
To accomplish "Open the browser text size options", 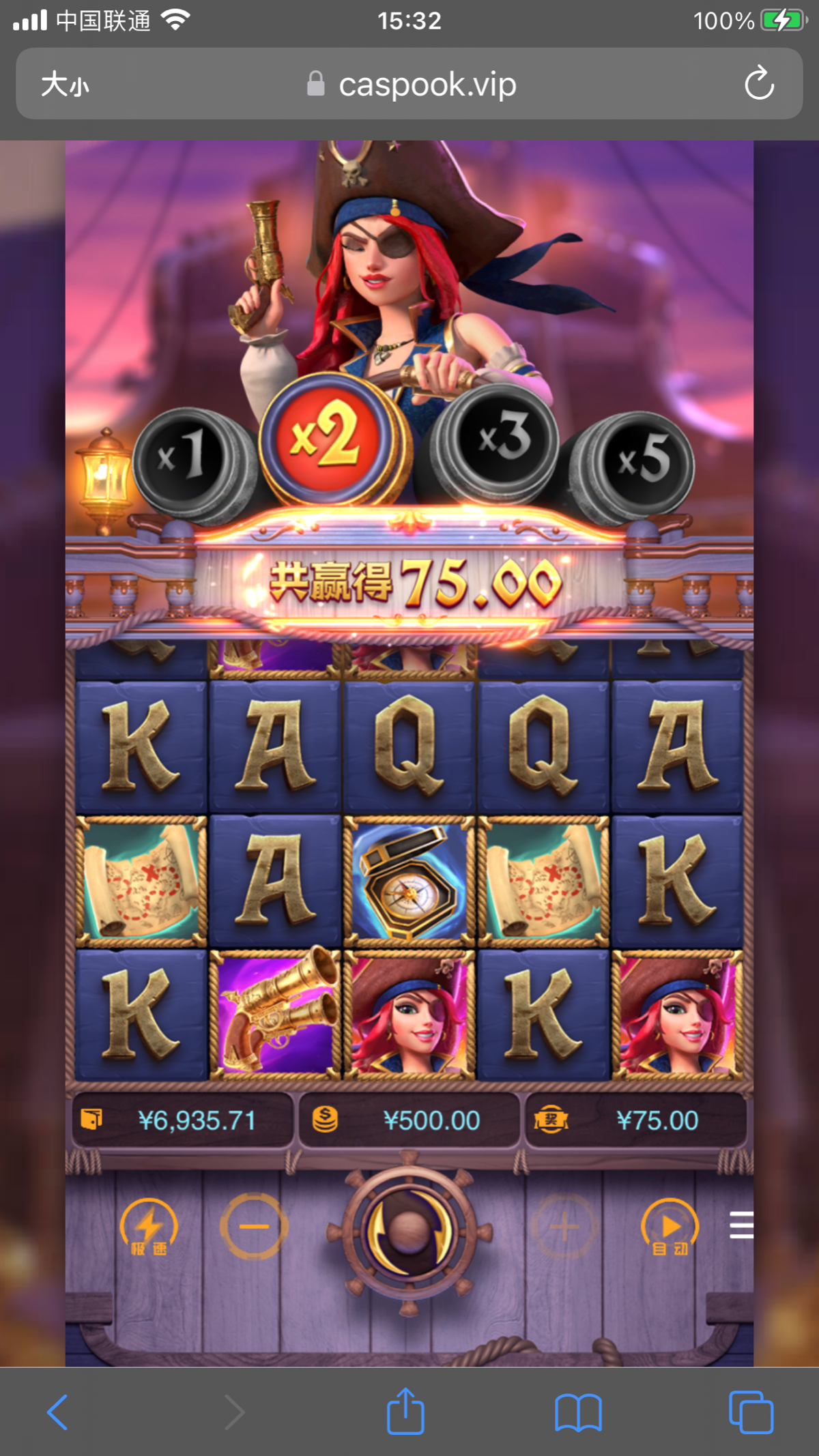I will click(x=65, y=85).
